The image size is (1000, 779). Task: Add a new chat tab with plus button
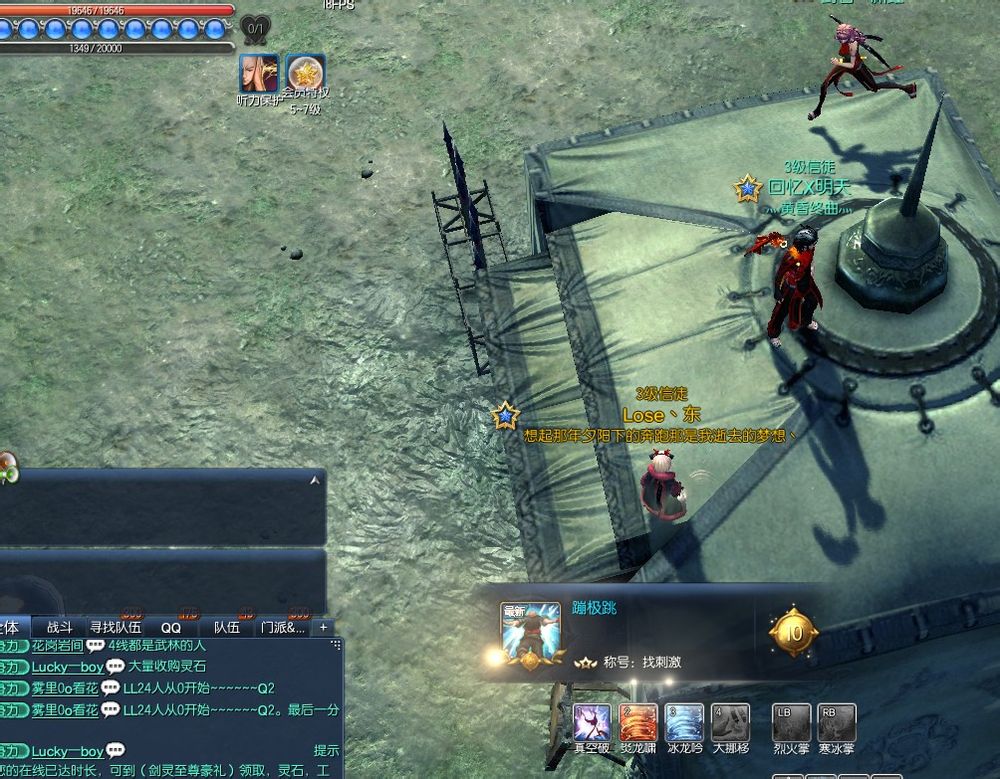point(323,627)
